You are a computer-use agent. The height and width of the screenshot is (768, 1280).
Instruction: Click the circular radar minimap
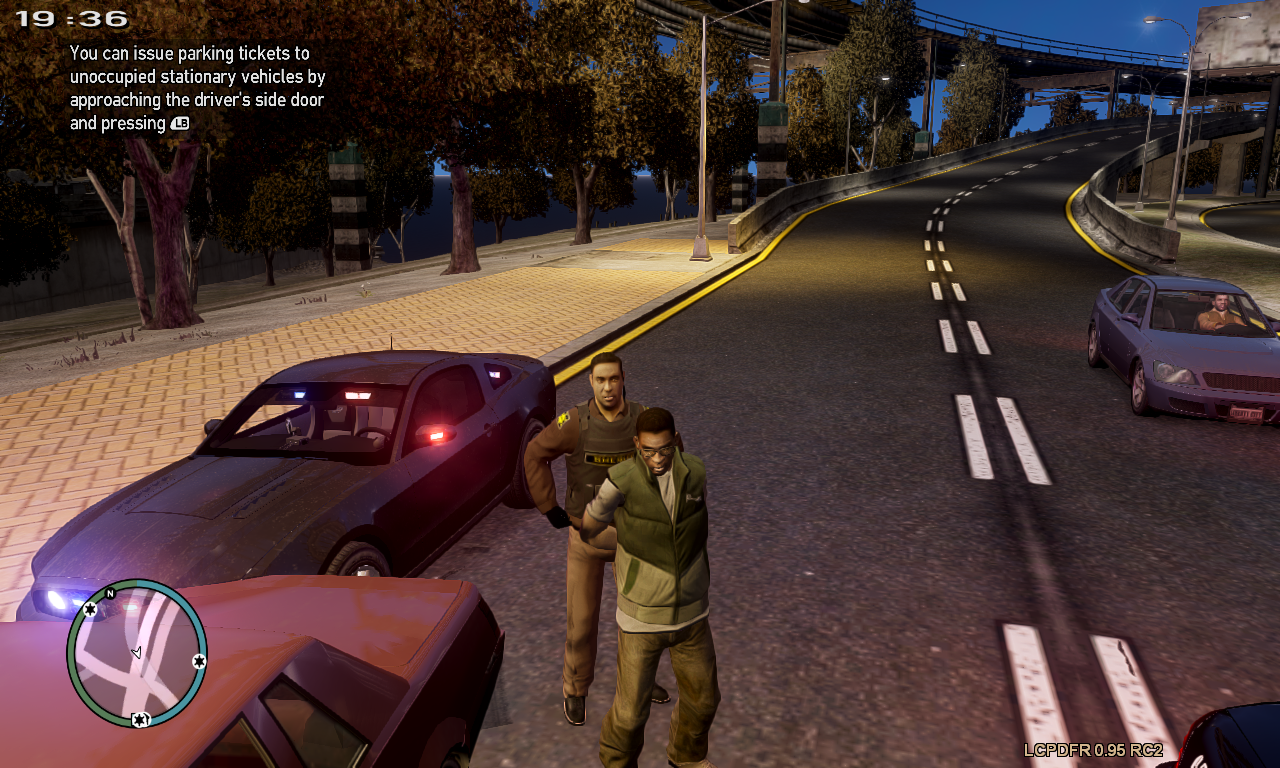137,653
